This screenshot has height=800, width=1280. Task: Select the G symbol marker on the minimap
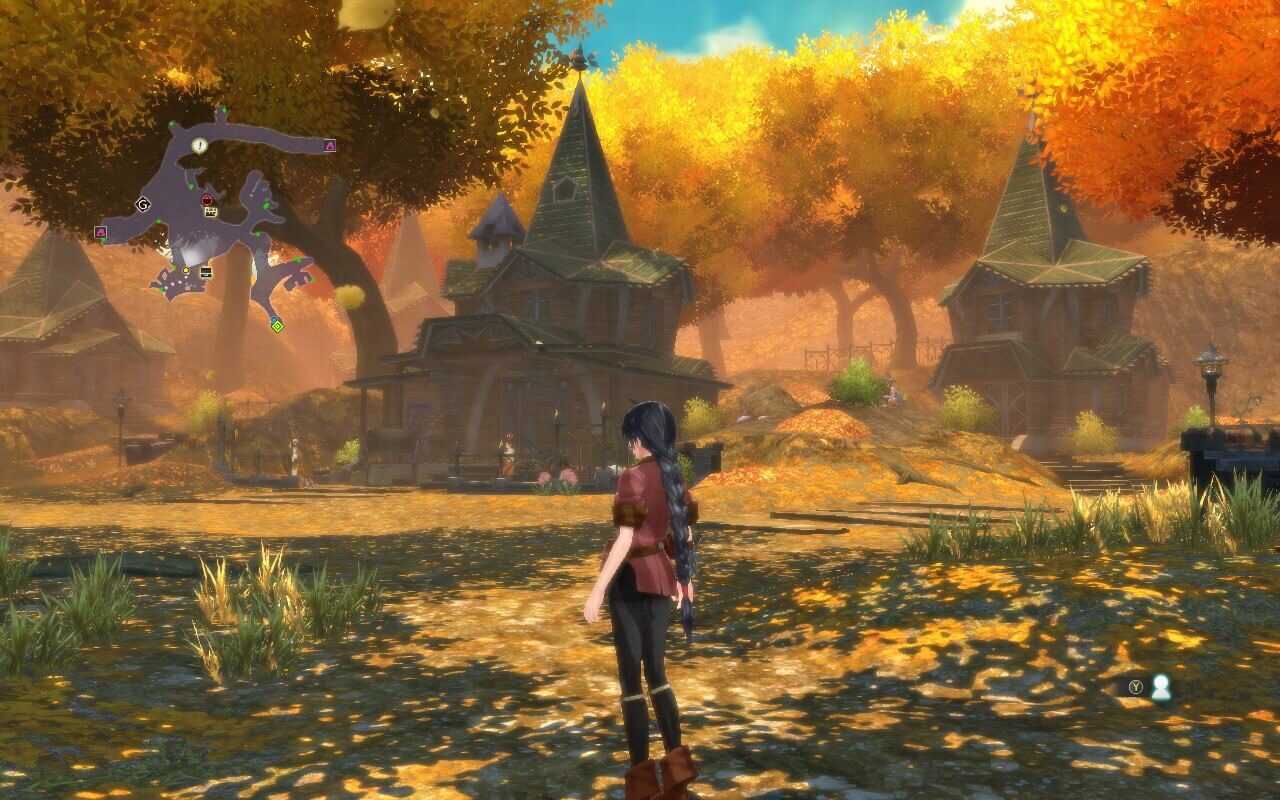tap(142, 205)
